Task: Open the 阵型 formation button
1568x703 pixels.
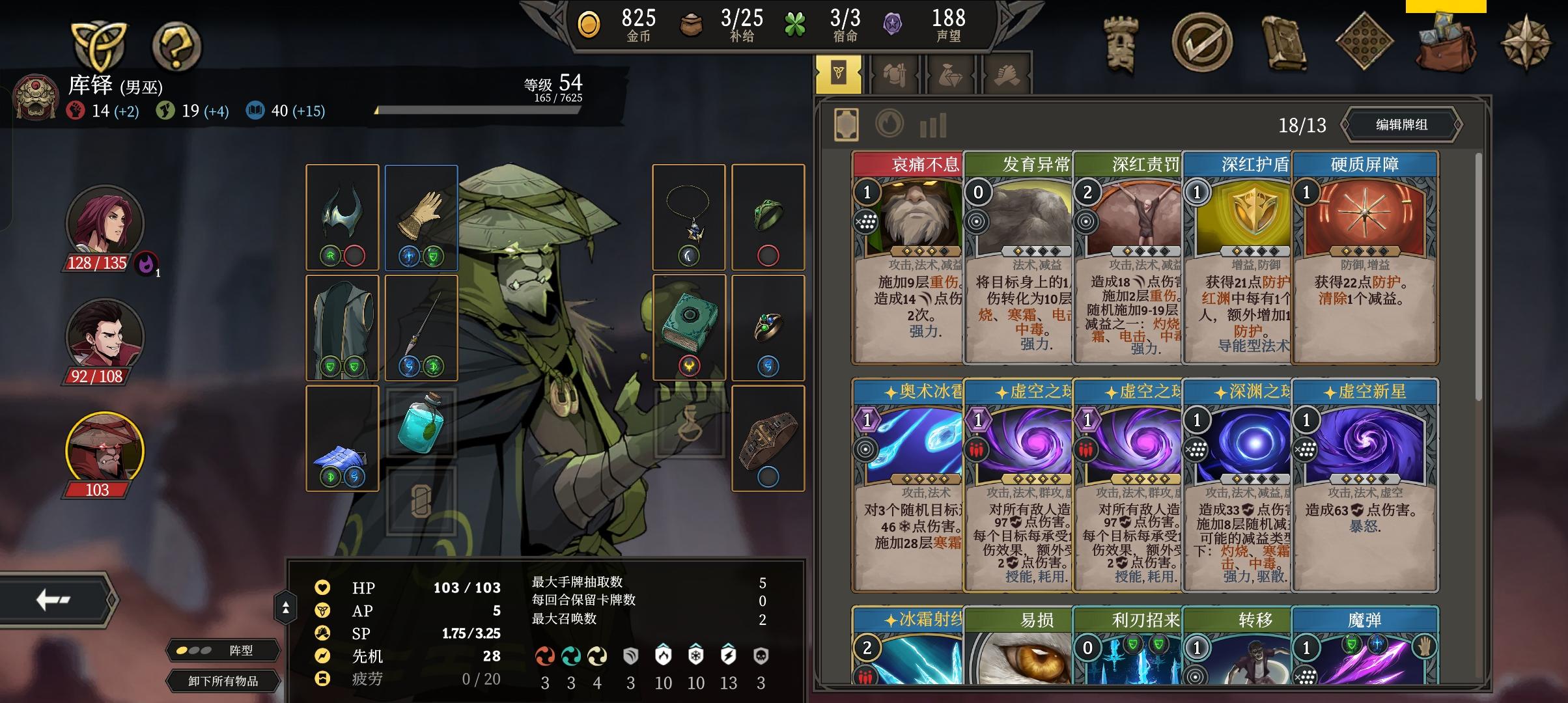Action: pyautogui.click(x=223, y=650)
